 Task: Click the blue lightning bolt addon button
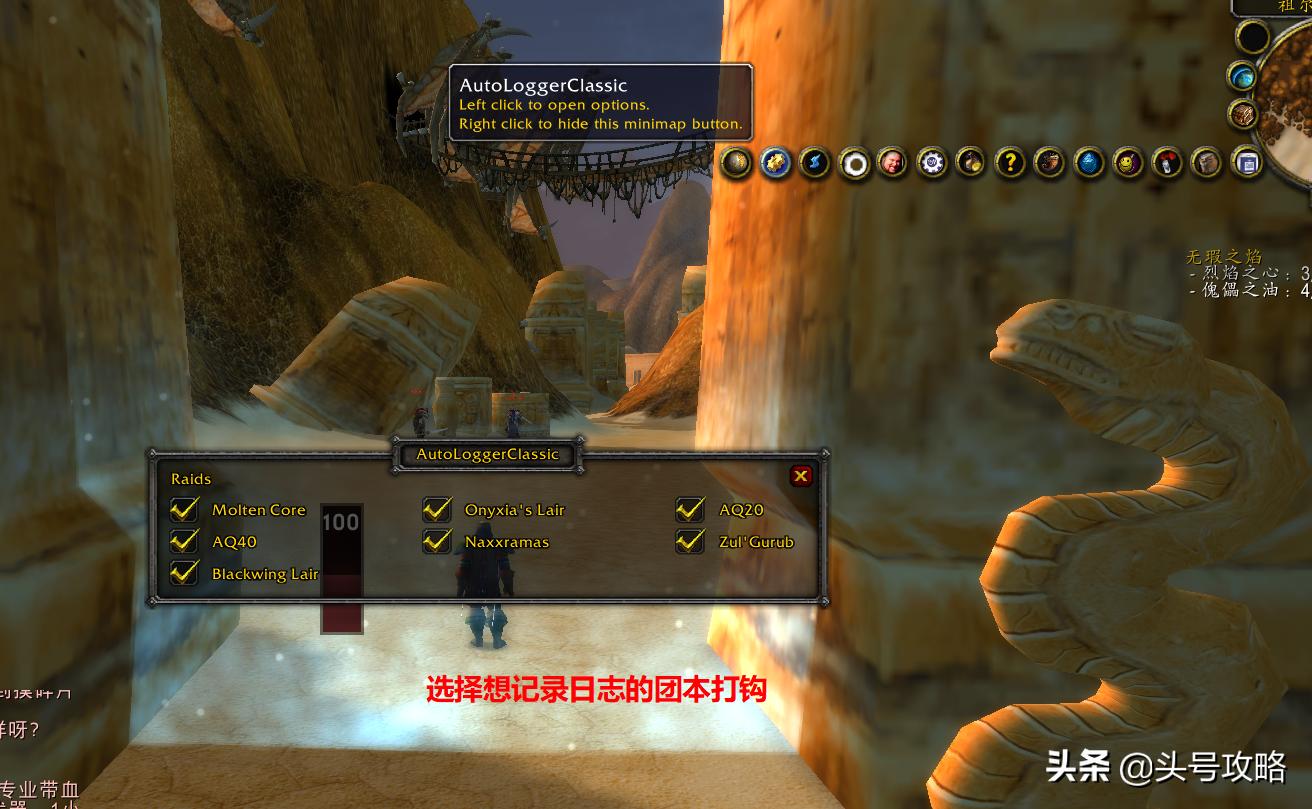(x=815, y=162)
